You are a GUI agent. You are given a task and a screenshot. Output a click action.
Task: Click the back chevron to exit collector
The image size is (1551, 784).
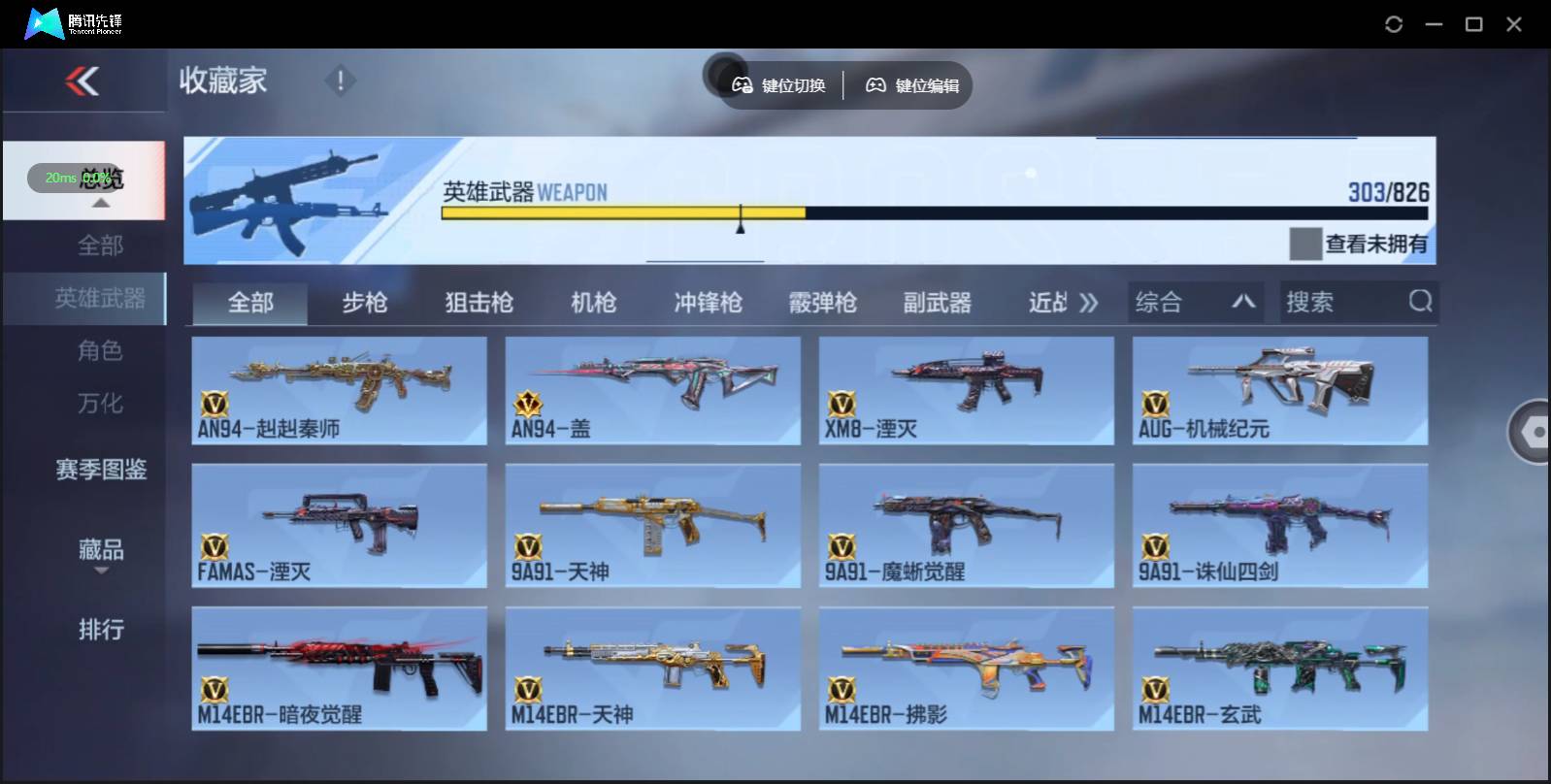82,82
